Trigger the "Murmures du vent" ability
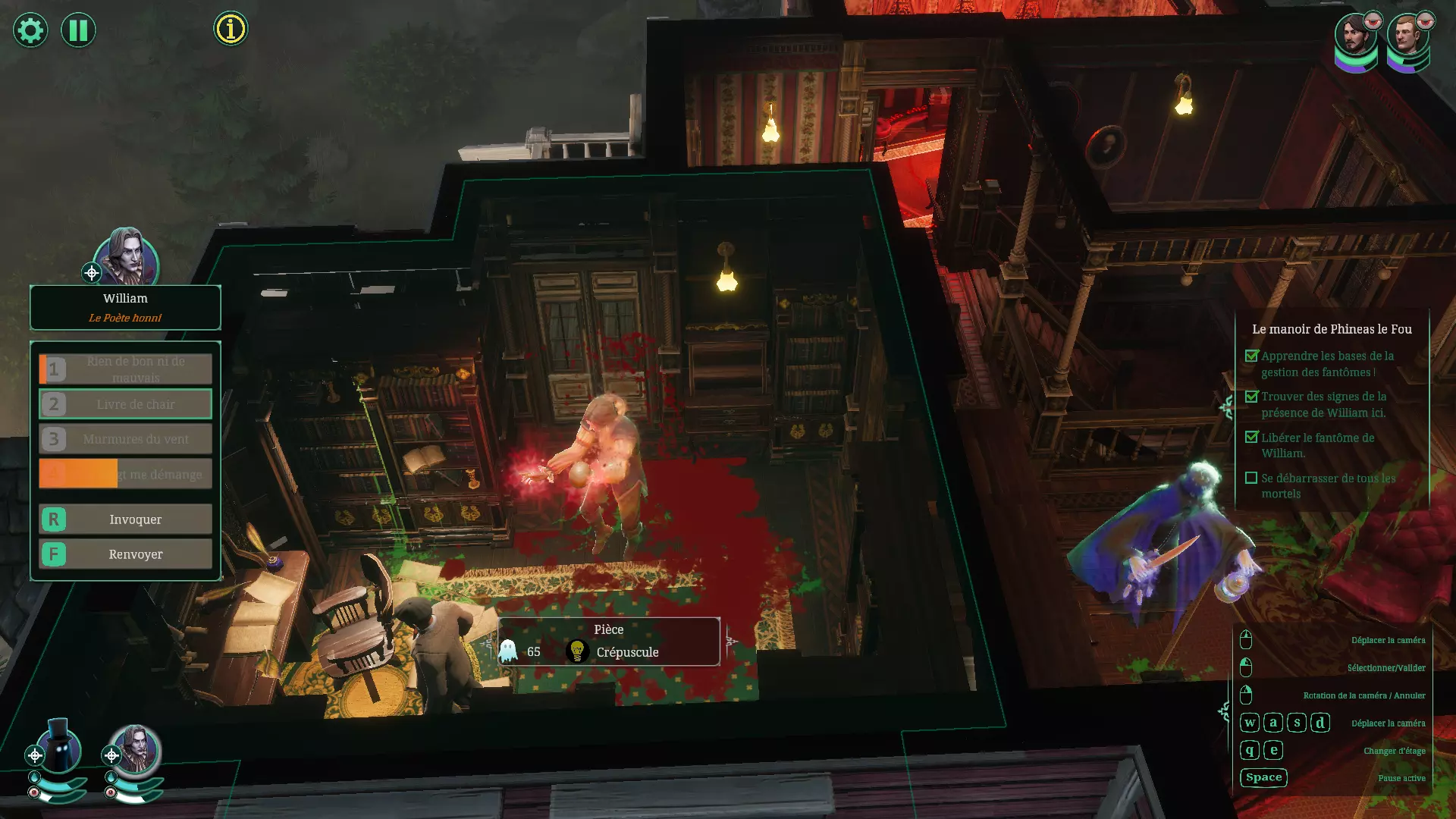 (x=126, y=439)
